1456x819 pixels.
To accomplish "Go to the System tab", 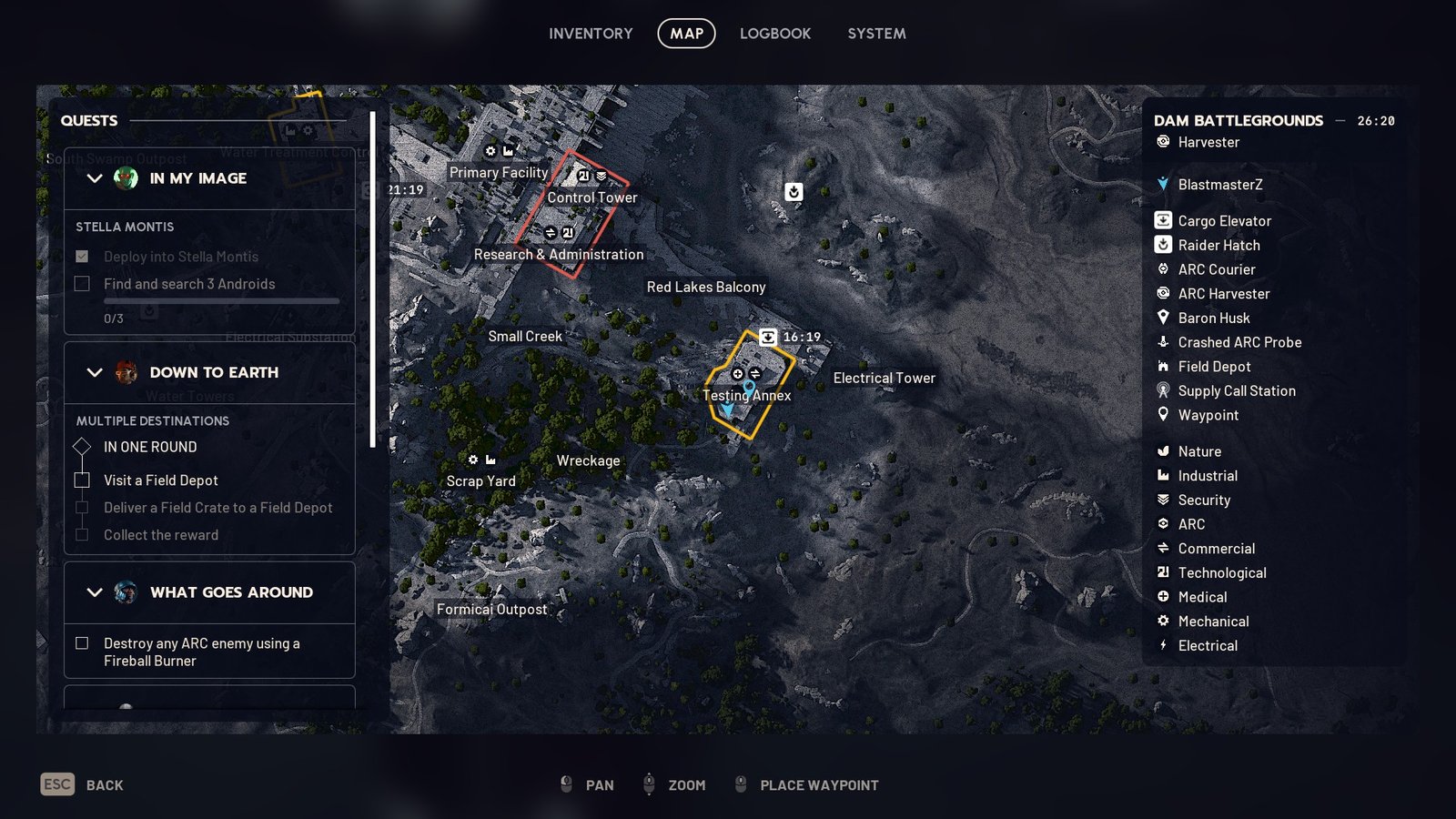I will 876,34.
